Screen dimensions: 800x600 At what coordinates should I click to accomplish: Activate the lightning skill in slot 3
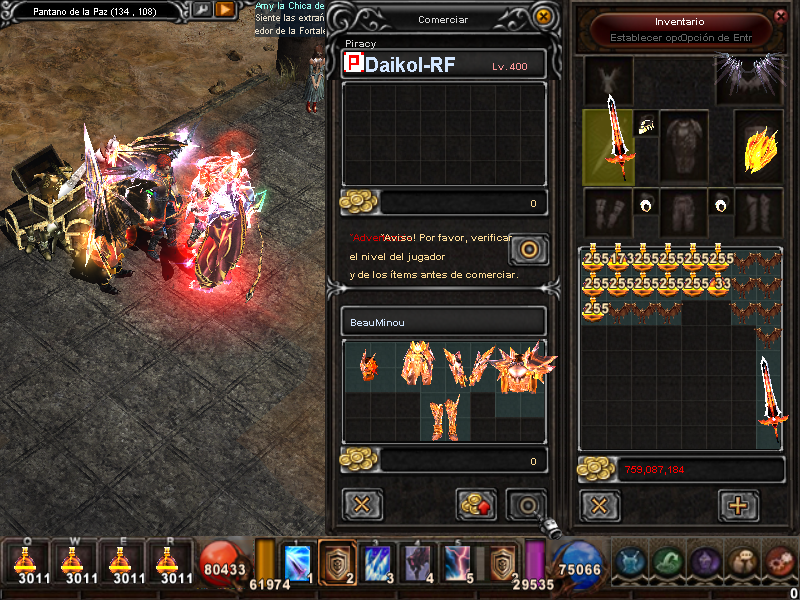(x=377, y=563)
